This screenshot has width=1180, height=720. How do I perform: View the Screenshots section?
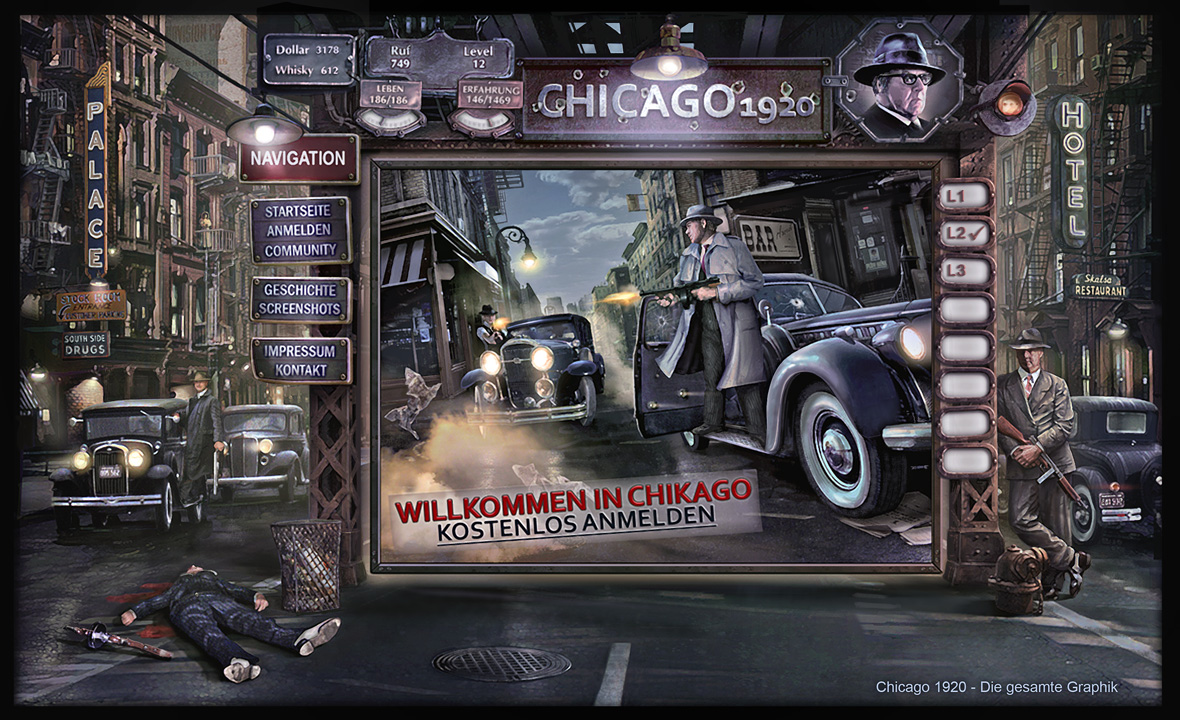point(300,309)
